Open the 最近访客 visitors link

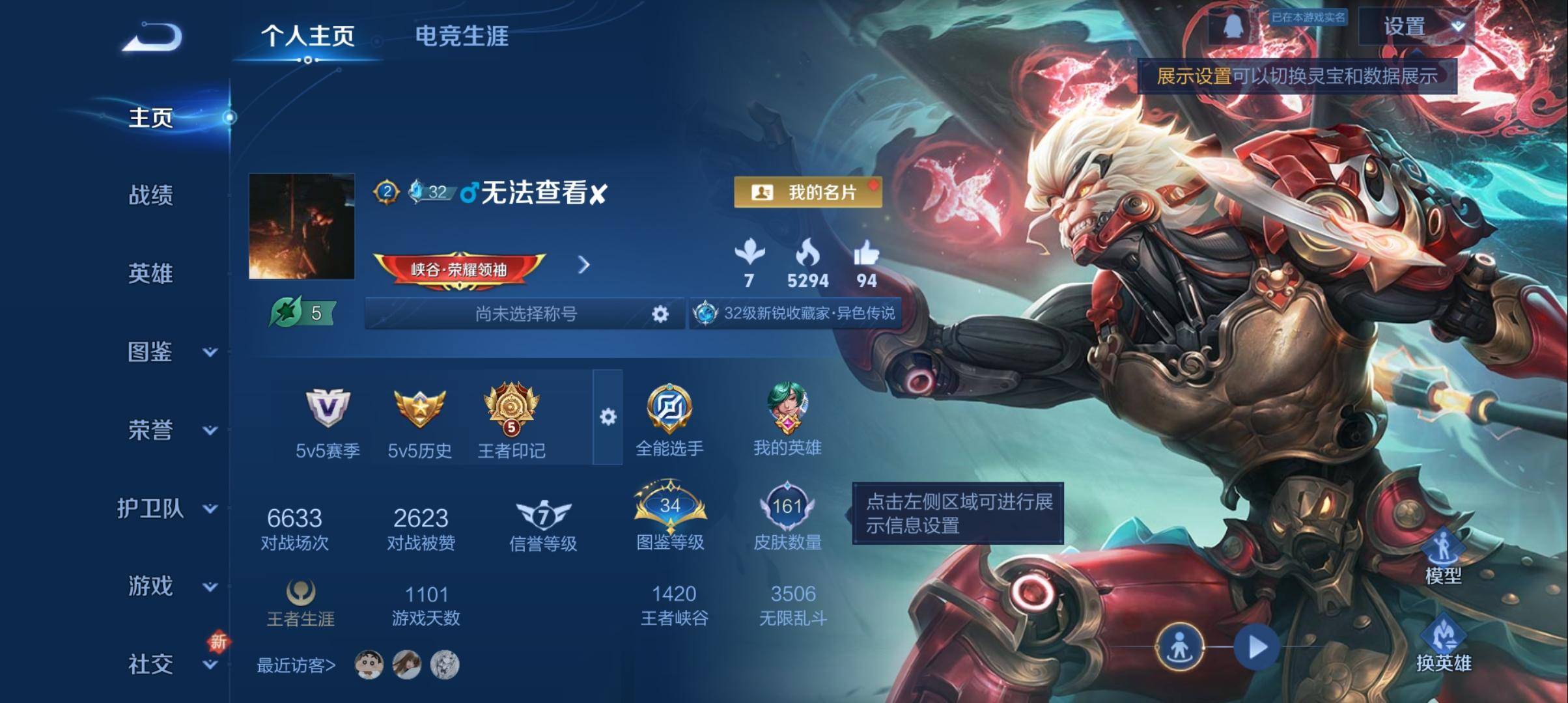297,665
